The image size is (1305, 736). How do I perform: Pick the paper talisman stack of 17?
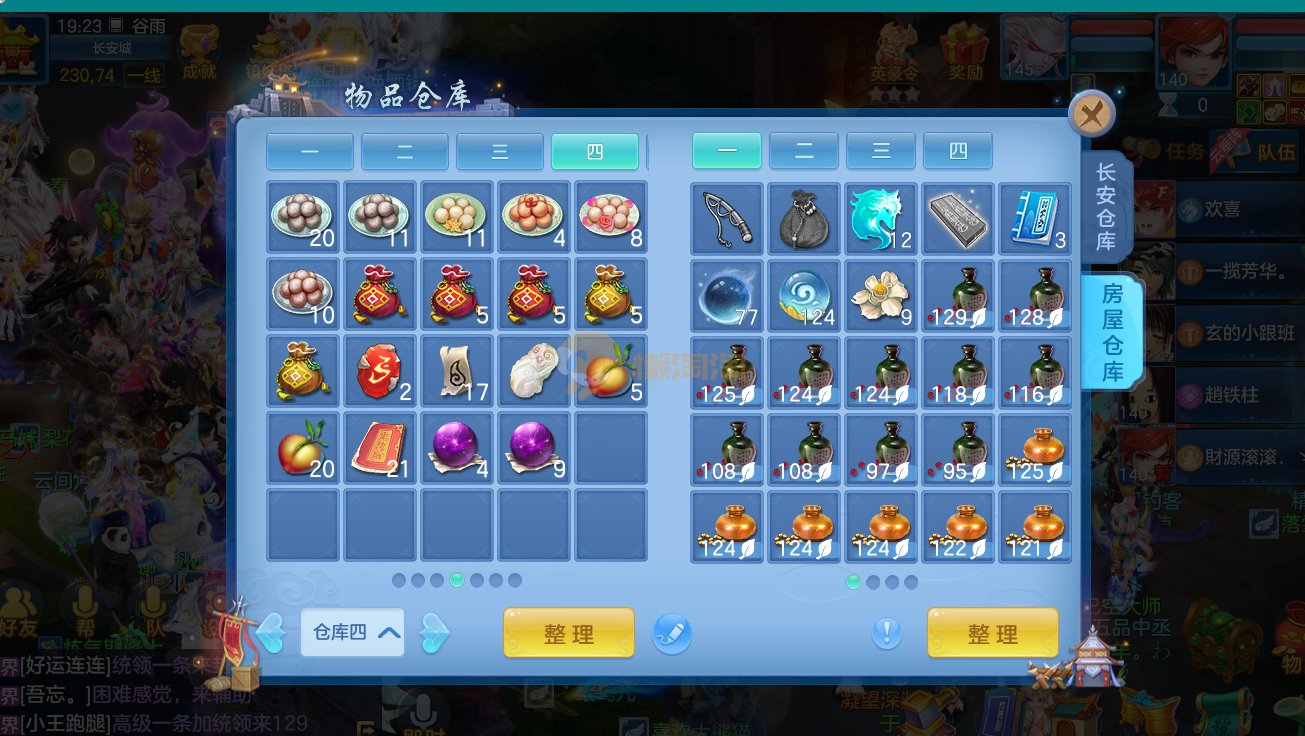[x=457, y=372]
